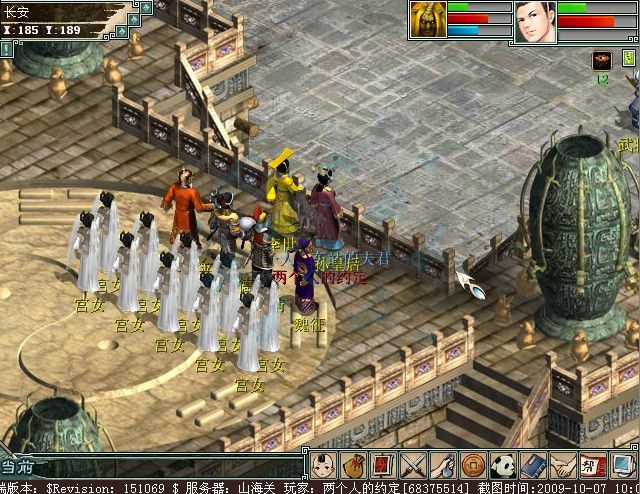Screen dimensions: 640x494
Task: Open the blue book icon
Action: coord(533,464)
